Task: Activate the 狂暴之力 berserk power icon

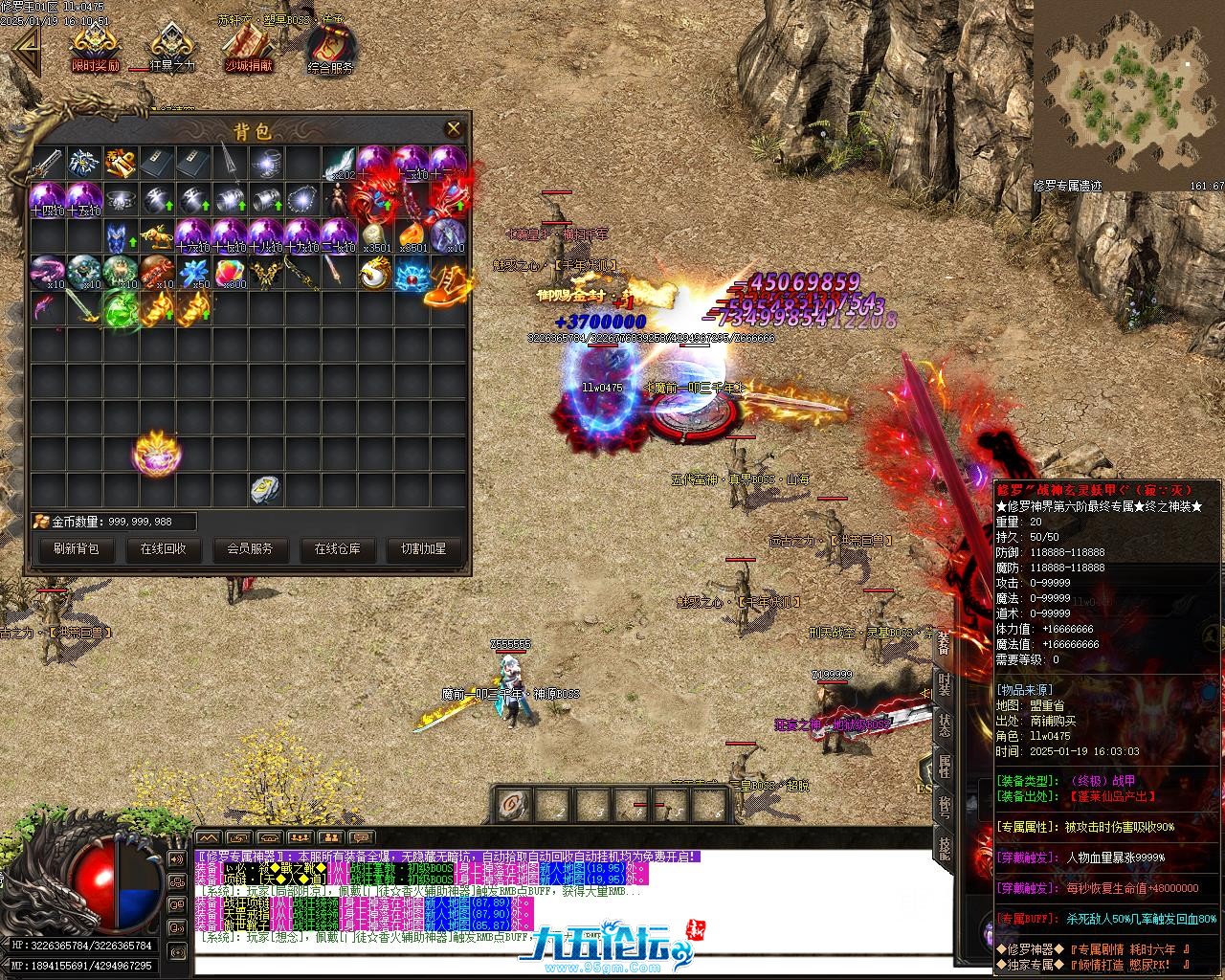Action: point(172,46)
